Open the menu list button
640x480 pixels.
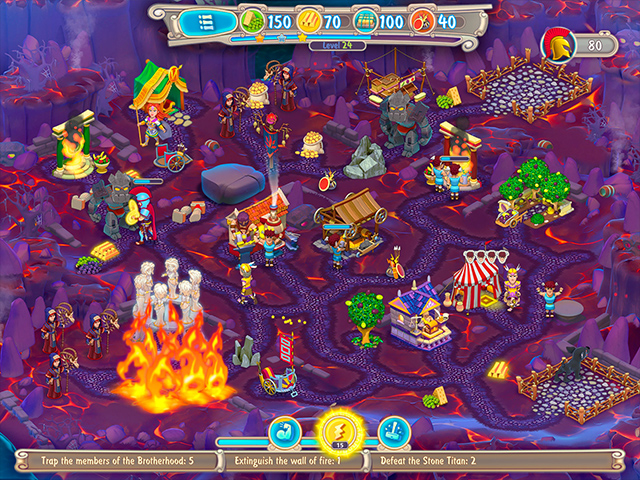[x=205, y=21]
